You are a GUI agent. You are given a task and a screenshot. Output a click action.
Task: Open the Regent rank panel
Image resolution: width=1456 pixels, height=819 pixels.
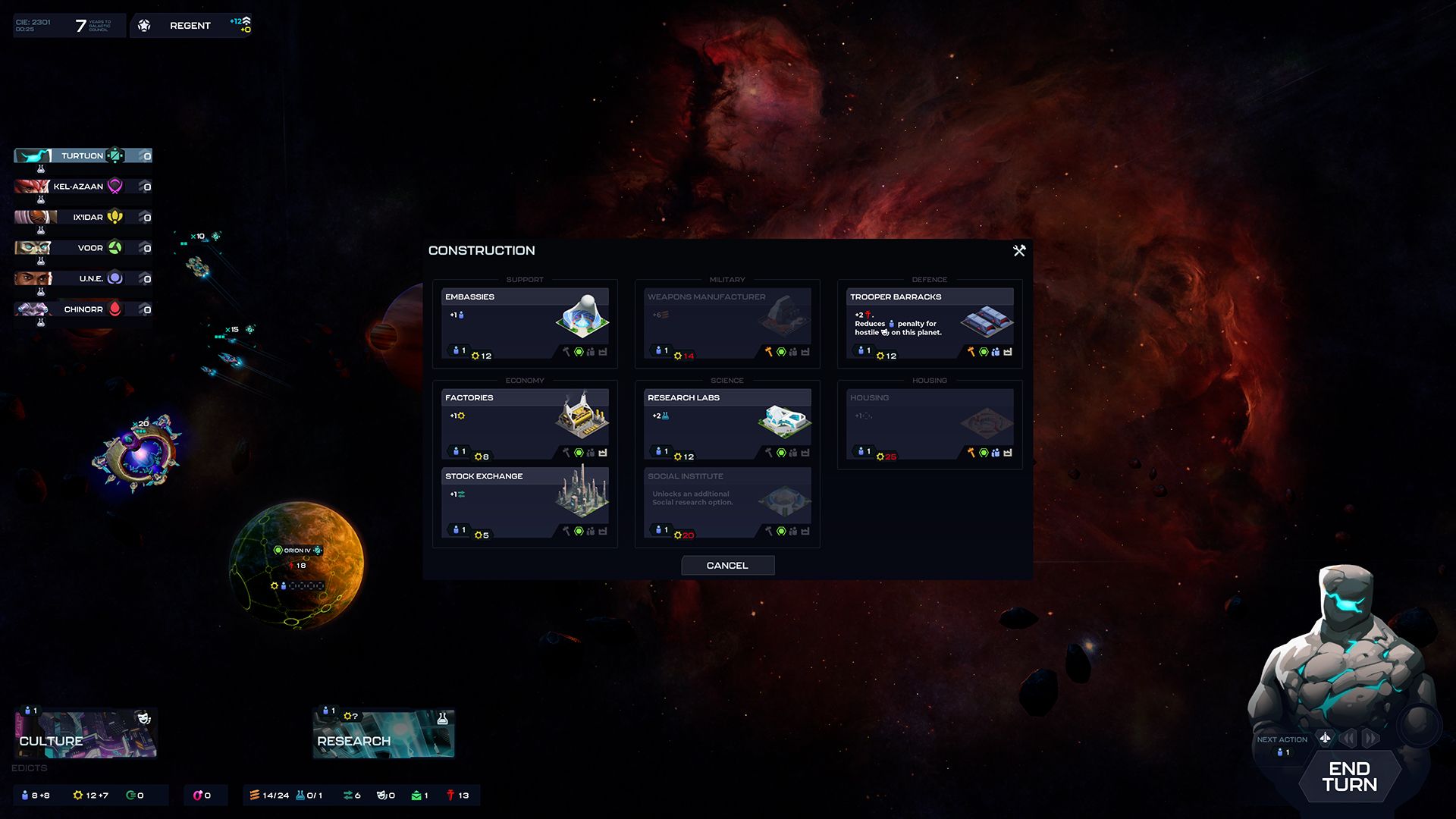click(190, 26)
